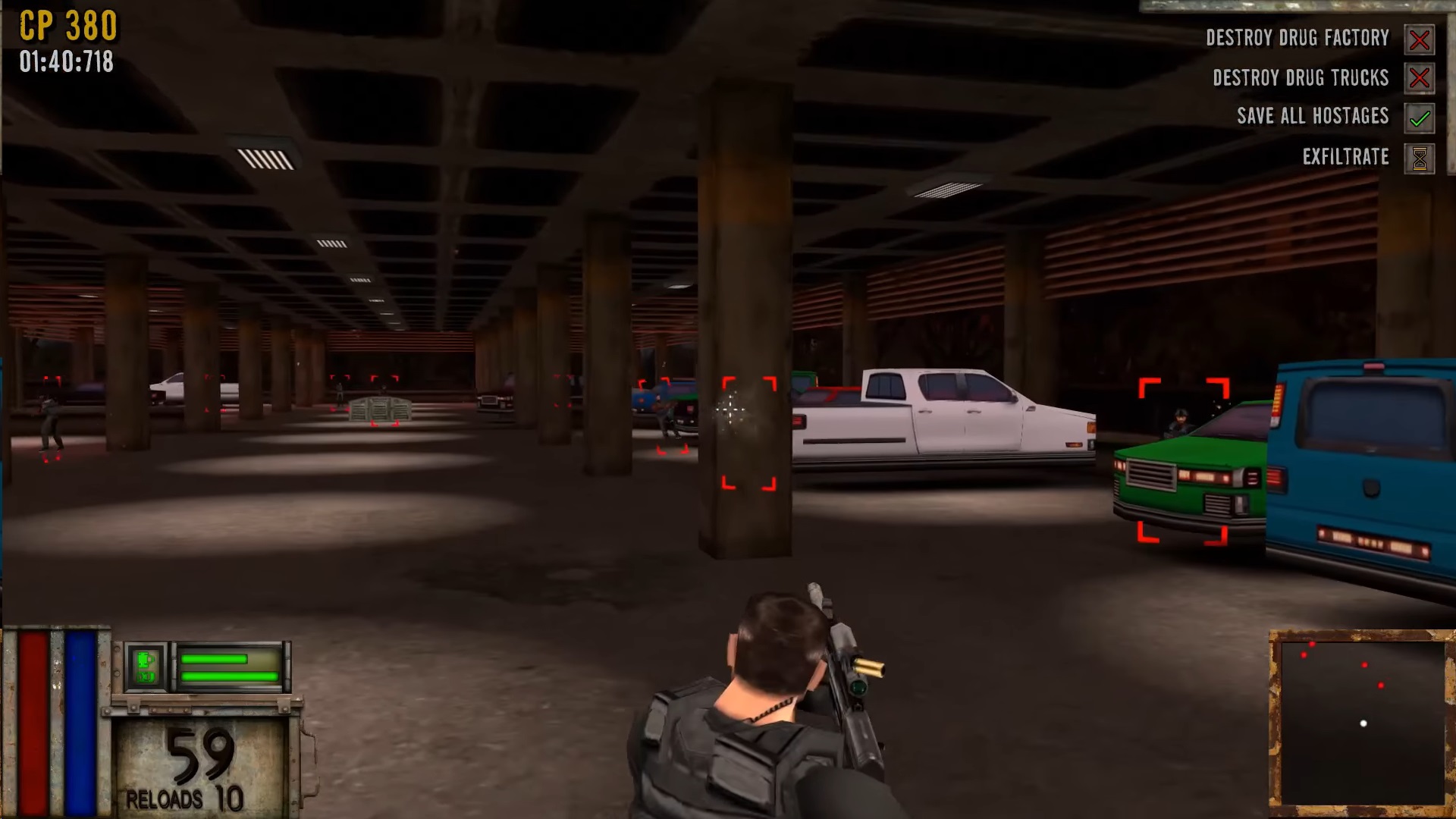Click the Save All Hostages objective
Screen dimensions: 1456x819
[1313, 116]
